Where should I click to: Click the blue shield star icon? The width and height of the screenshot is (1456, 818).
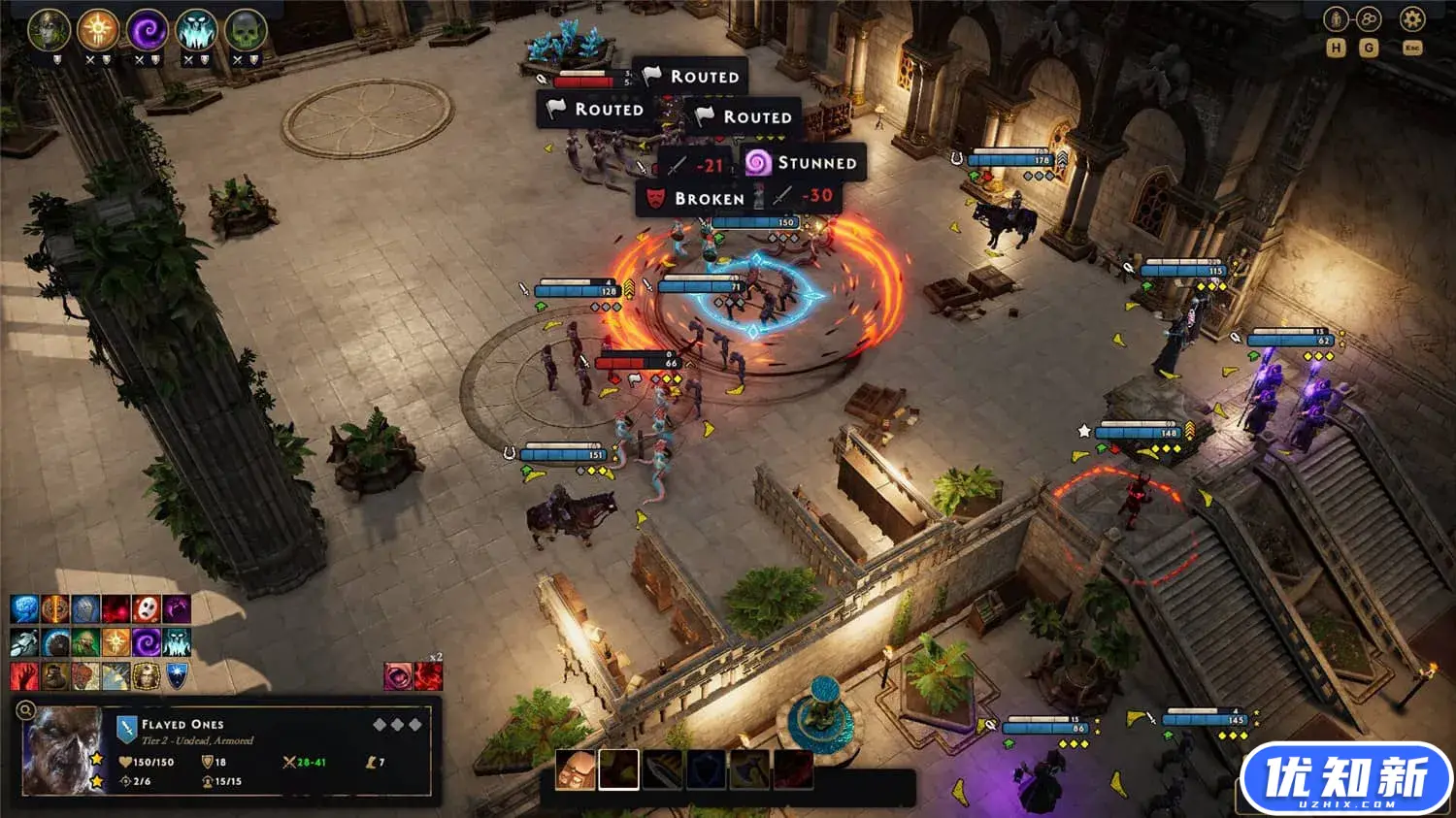click(177, 675)
